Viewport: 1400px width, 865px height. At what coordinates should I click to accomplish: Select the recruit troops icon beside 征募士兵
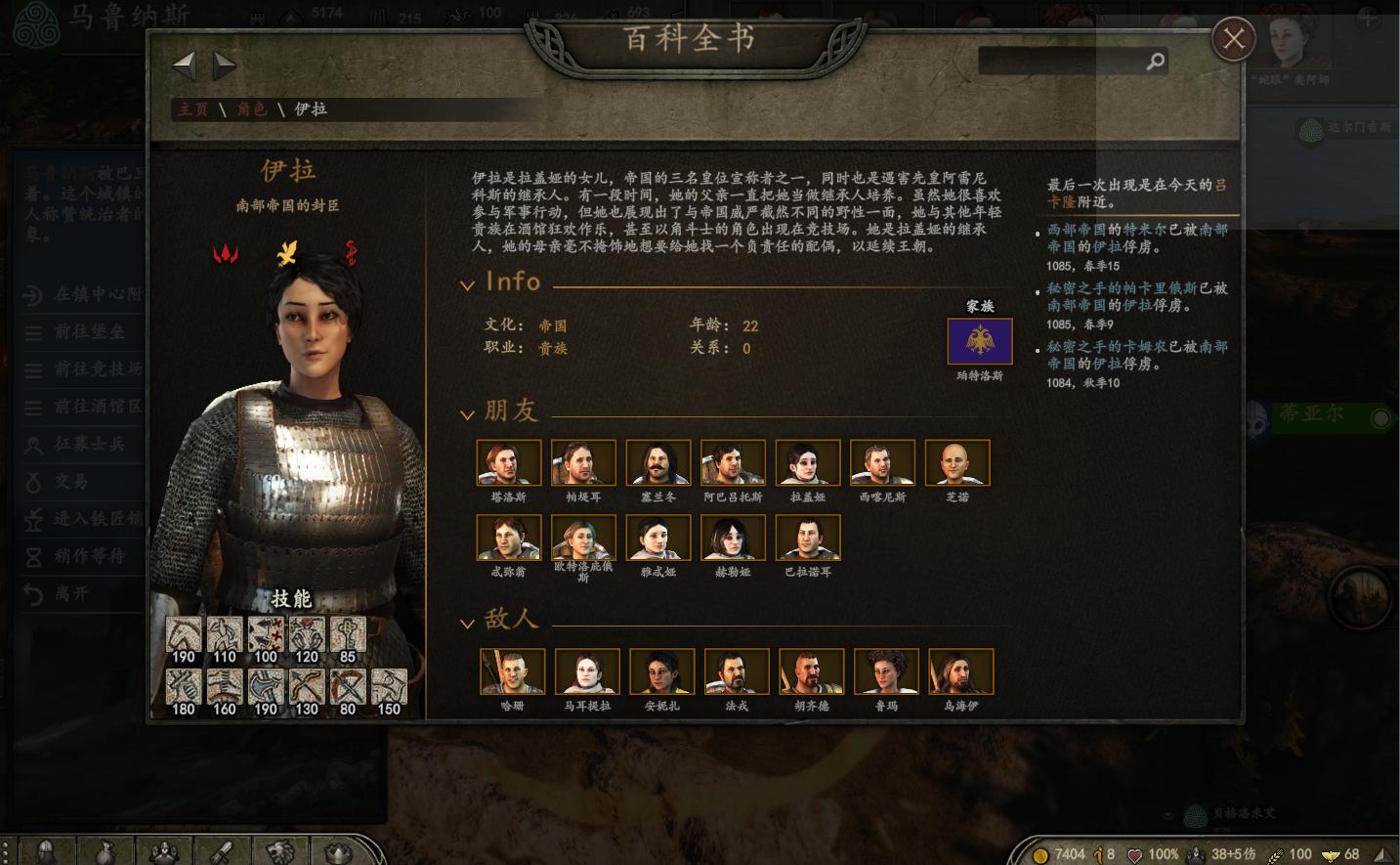pos(33,445)
